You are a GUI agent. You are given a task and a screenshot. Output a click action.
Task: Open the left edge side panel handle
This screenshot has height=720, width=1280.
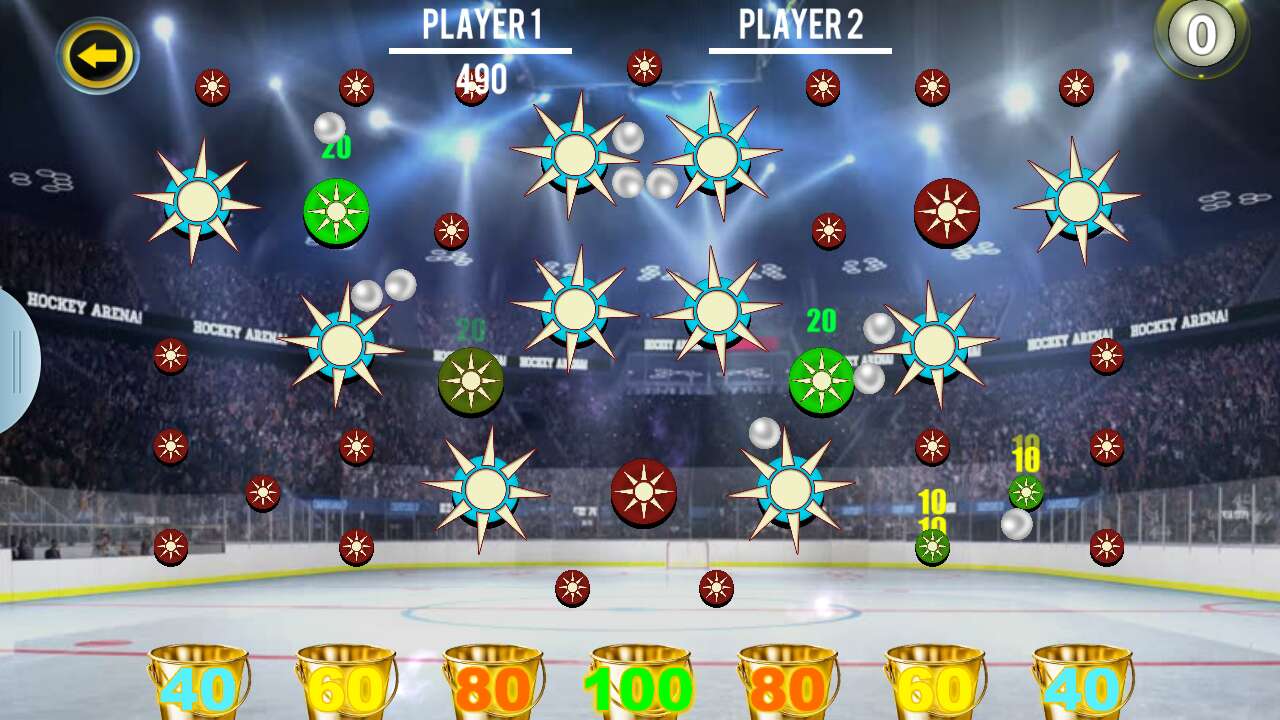click(x=15, y=363)
